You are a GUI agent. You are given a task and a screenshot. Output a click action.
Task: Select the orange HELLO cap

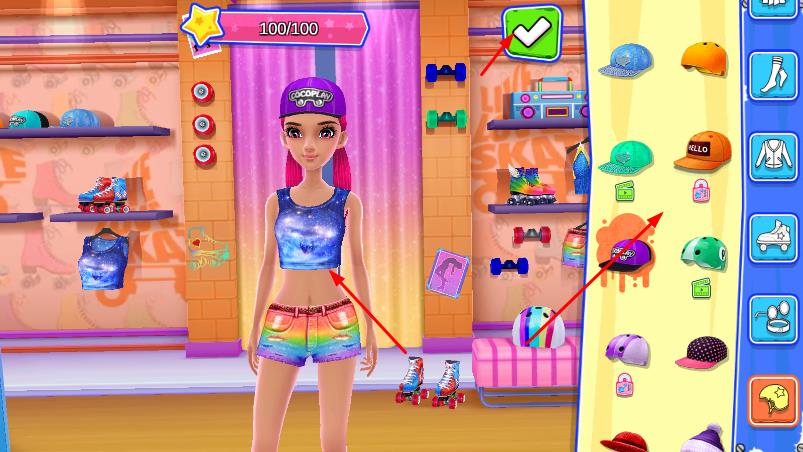point(702,151)
